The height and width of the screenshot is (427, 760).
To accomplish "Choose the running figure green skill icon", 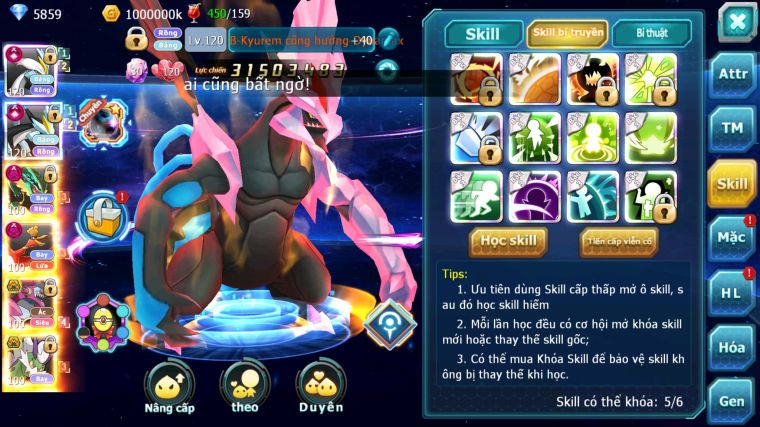I will [475, 196].
